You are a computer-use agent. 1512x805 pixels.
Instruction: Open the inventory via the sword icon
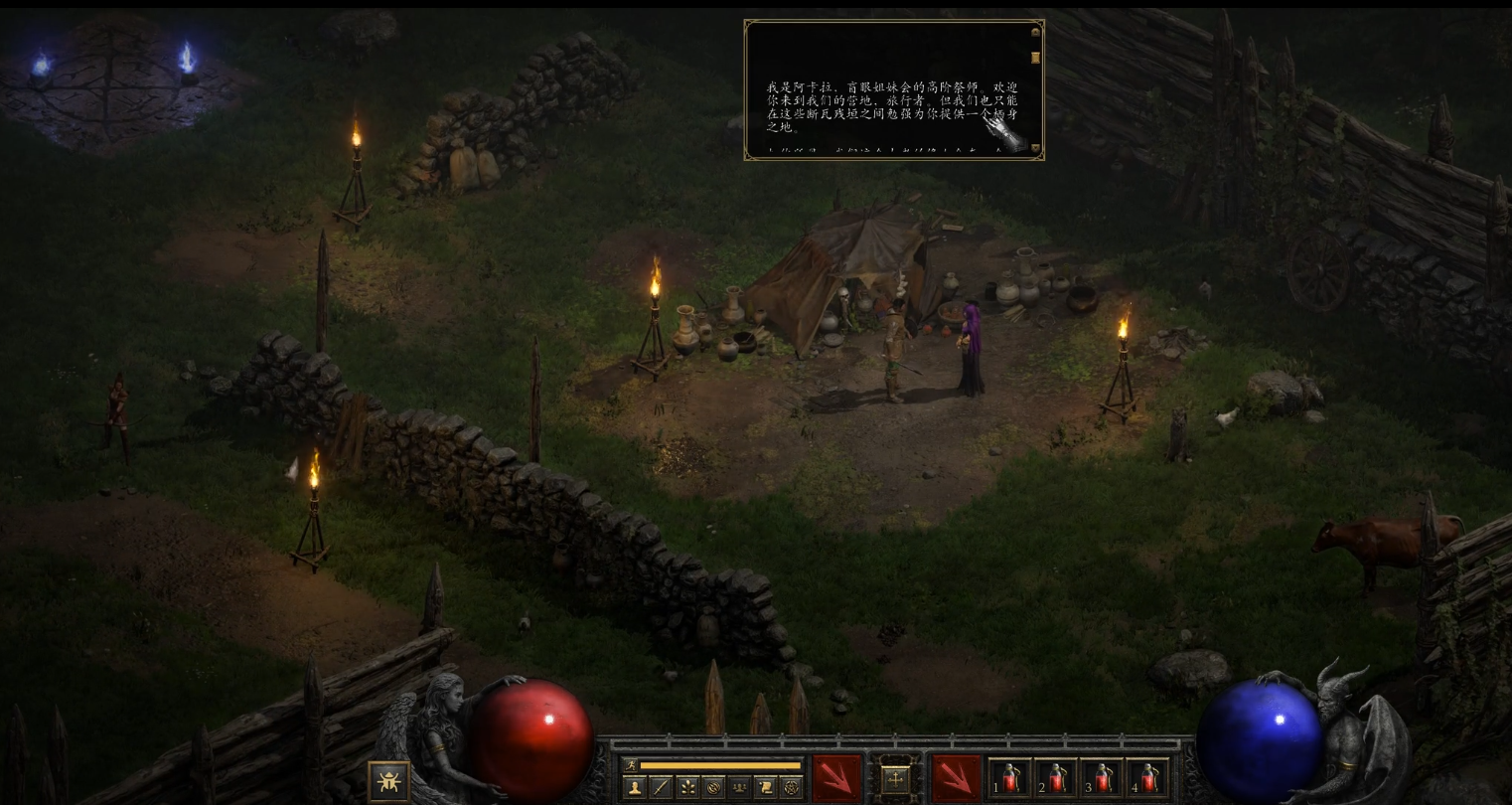[x=661, y=787]
